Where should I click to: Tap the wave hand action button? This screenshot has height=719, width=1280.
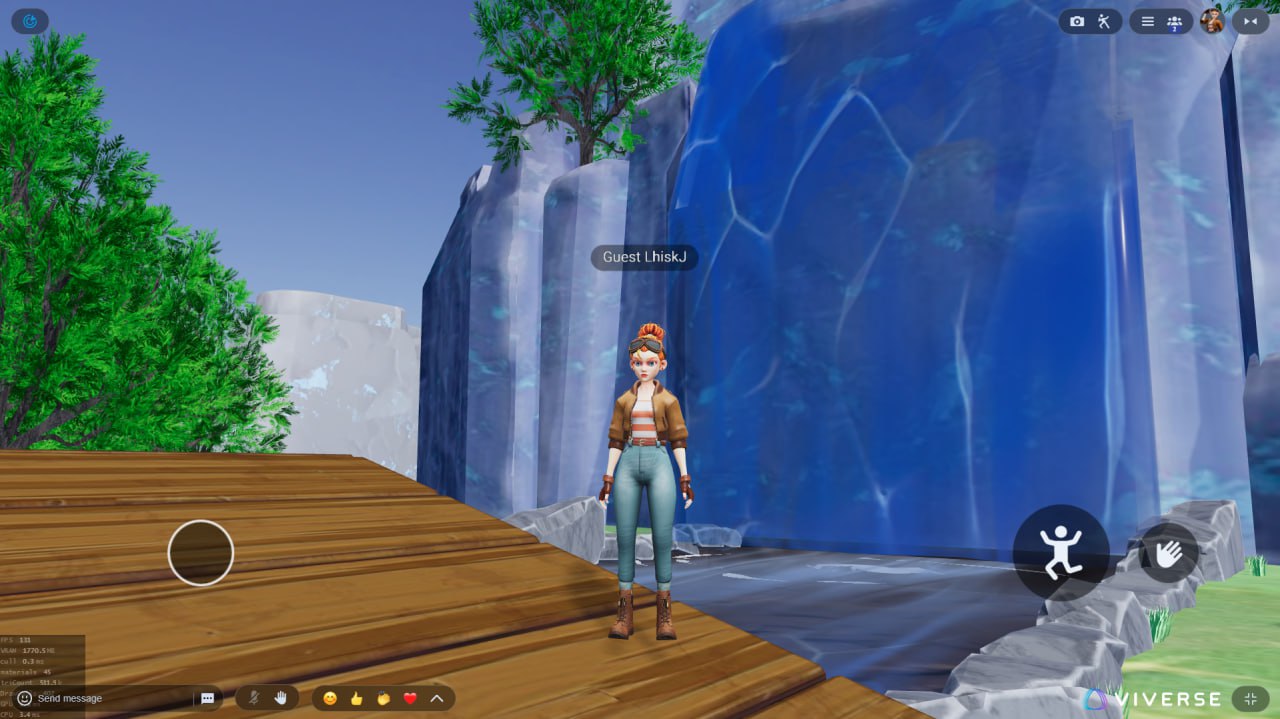[x=1168, y=553]
